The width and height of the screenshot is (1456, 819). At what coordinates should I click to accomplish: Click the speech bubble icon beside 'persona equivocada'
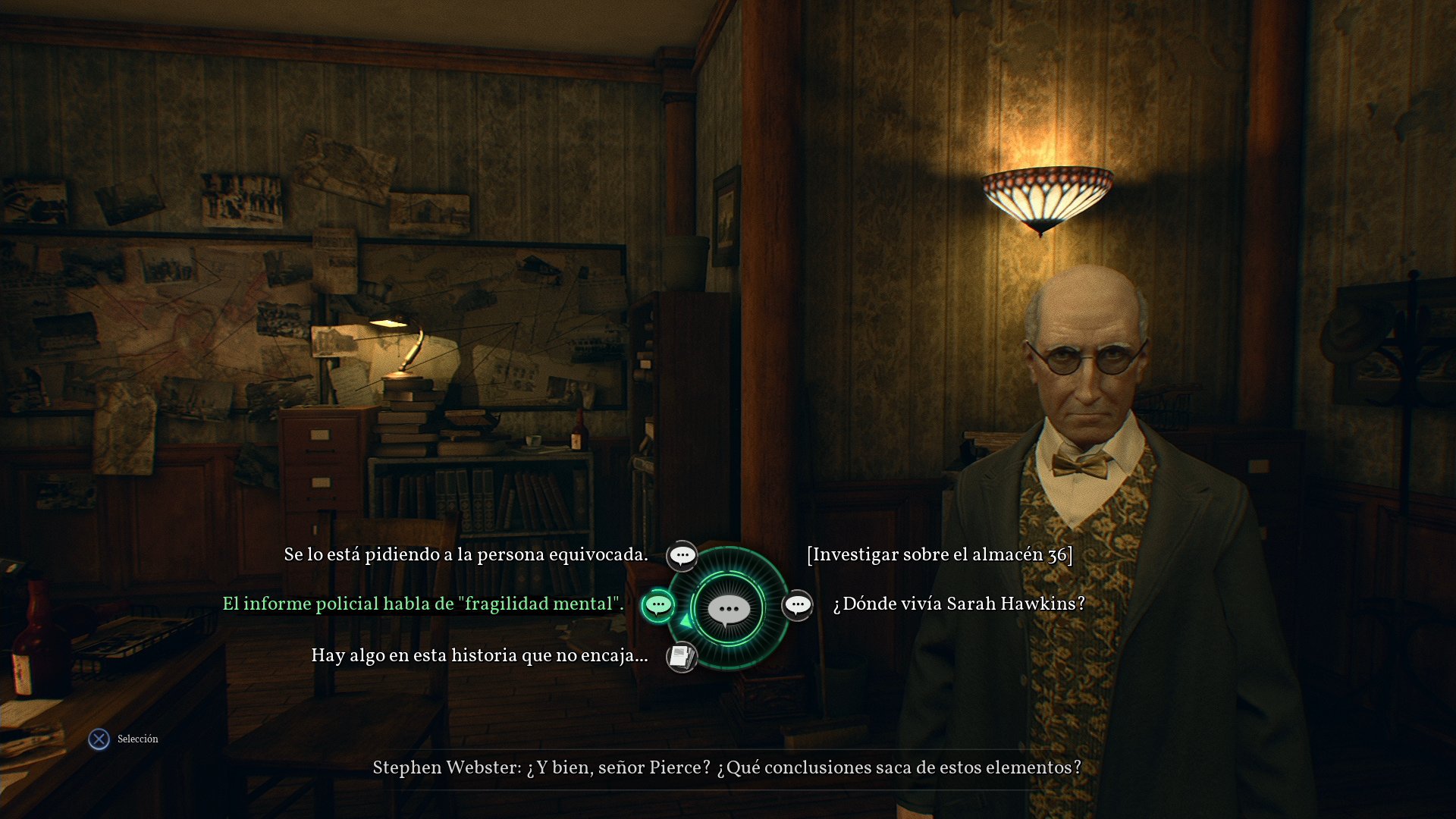point(682,555)
